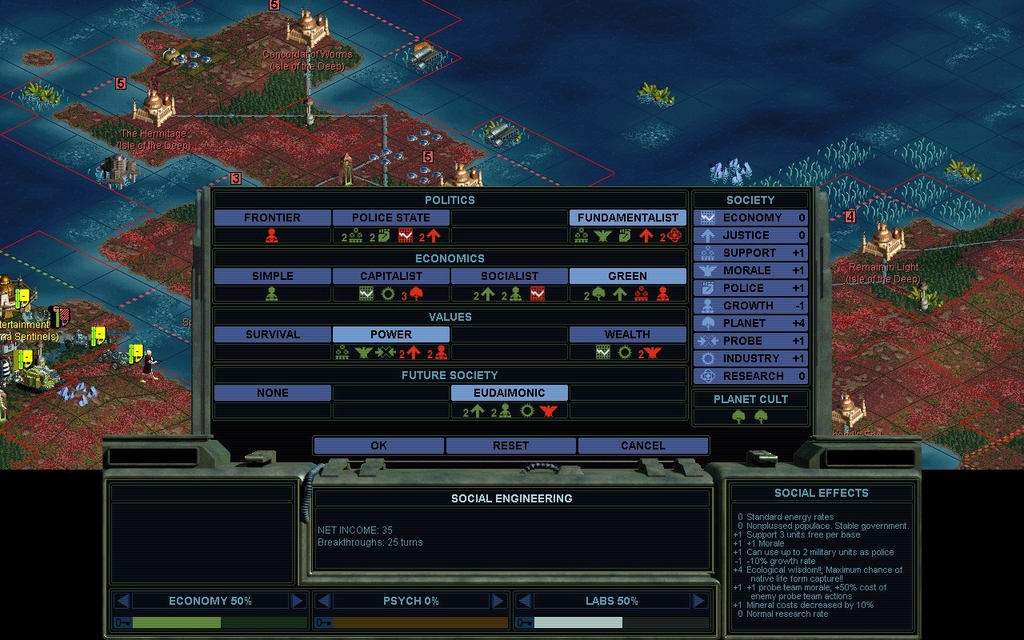Reset the social engineering choices

tap(511, 446)
